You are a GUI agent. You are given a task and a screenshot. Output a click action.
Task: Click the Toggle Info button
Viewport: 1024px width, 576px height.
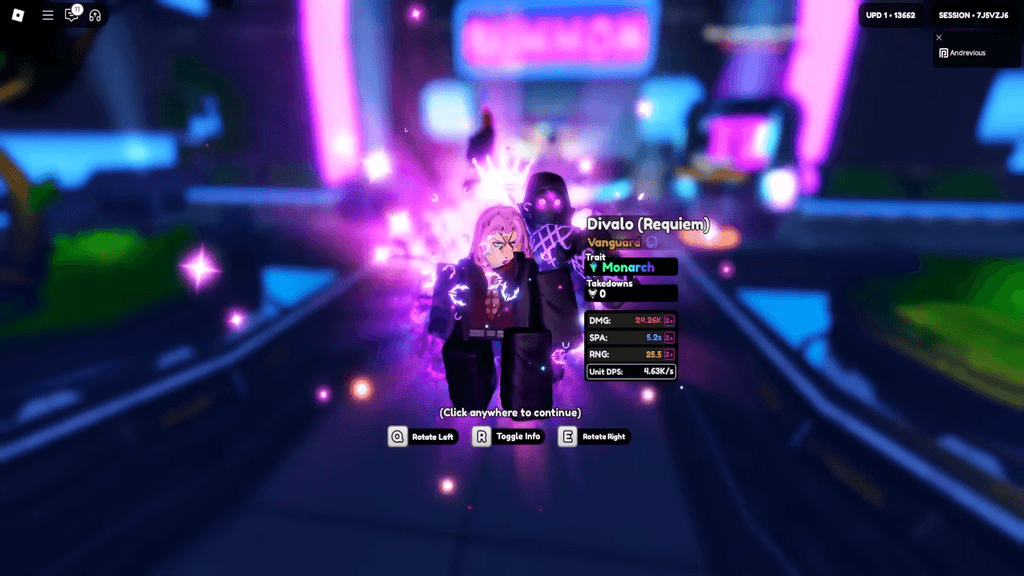point(508,436)
